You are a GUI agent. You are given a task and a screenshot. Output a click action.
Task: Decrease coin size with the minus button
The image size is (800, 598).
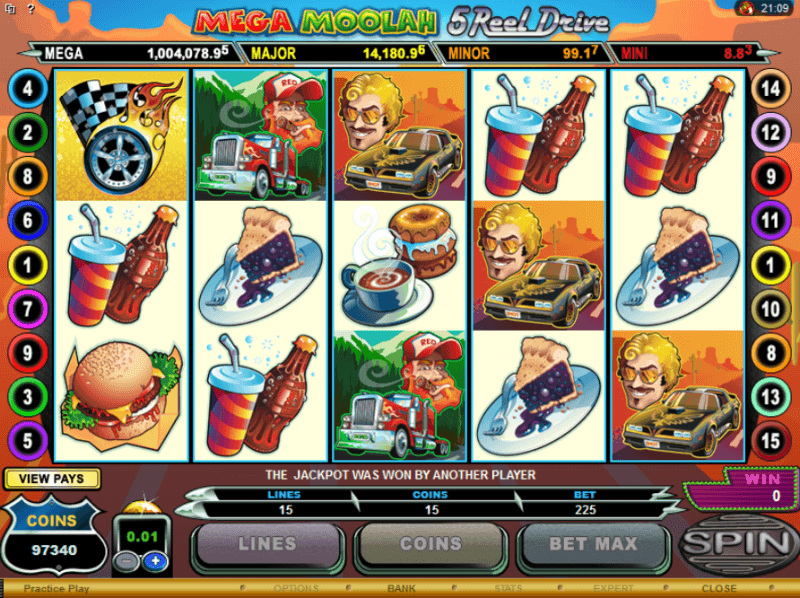pos(127,561)
